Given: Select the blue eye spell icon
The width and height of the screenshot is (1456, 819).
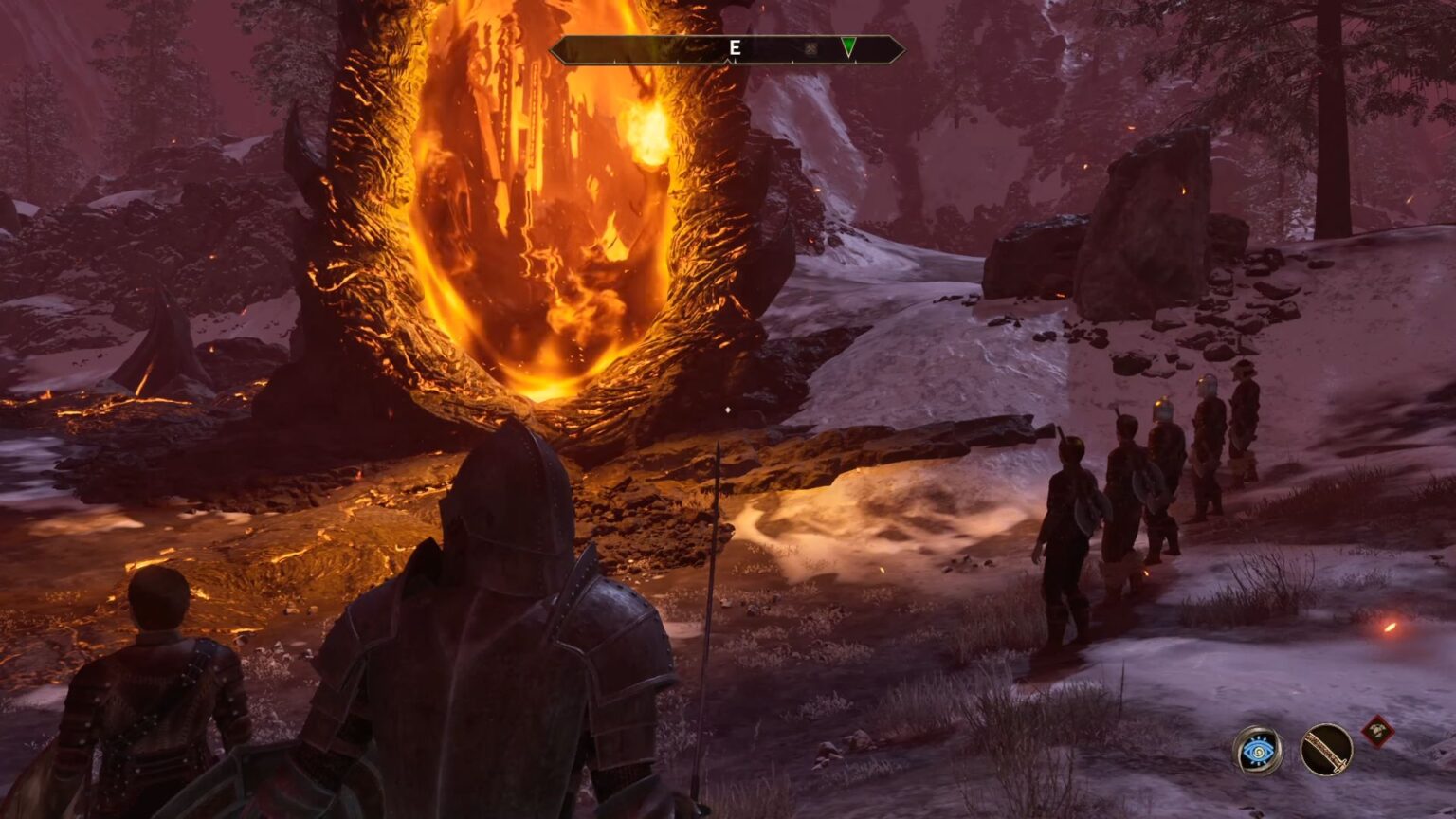Looking at the screenshot, I should 1258,750.
